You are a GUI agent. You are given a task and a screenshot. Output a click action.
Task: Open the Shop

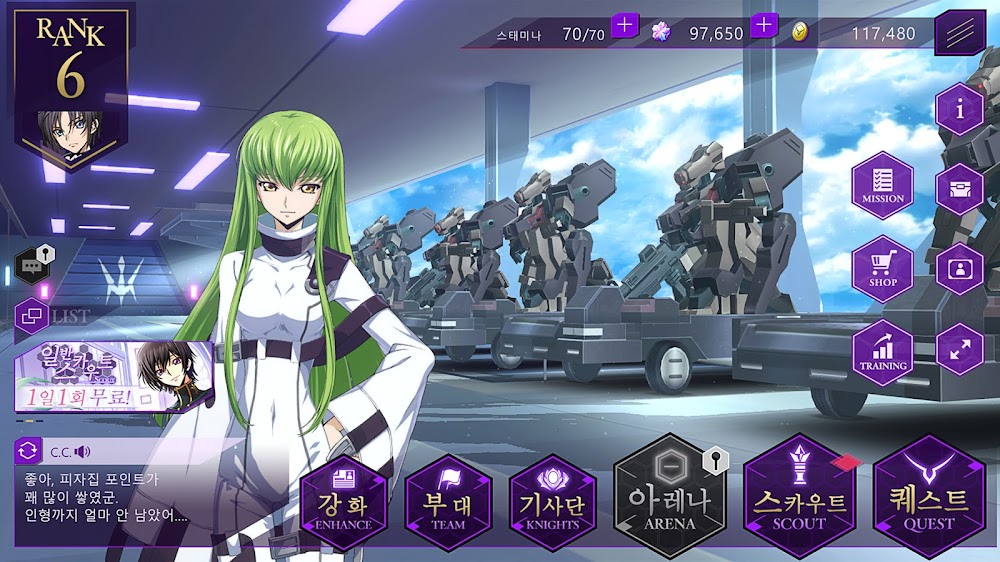click(882, 269)
